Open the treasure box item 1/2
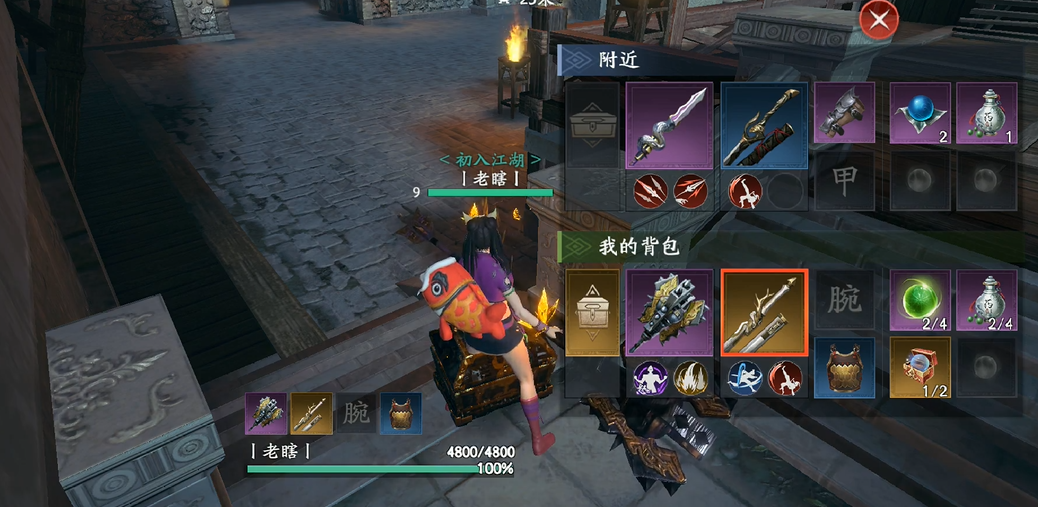Image resolution: width=1038 pixels, height=507 pixels. click(920, 367)
